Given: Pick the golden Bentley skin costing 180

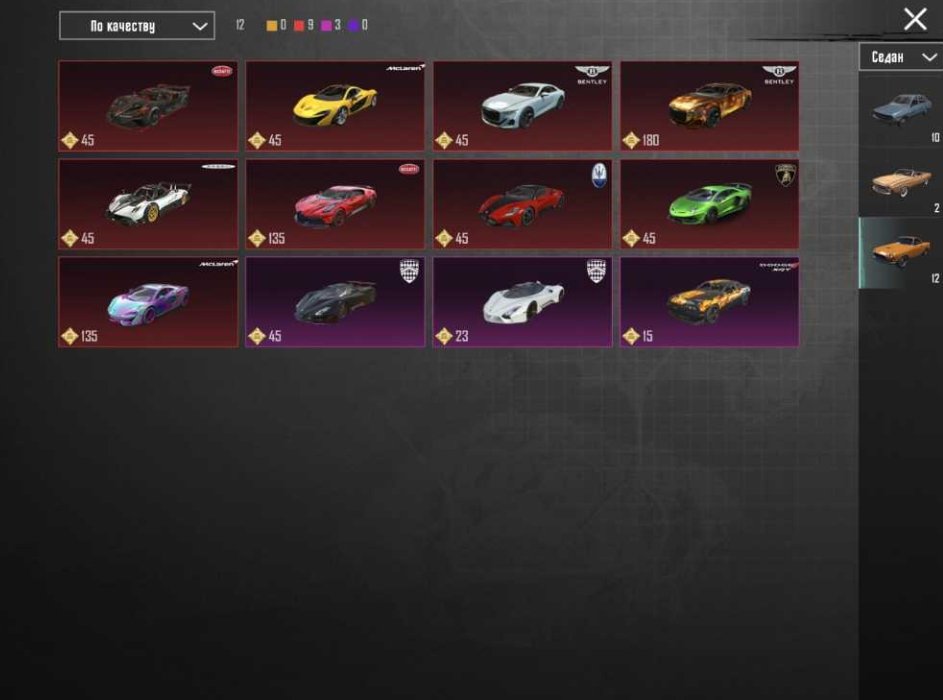Looking at the screenshot, I should click(709, 105).
